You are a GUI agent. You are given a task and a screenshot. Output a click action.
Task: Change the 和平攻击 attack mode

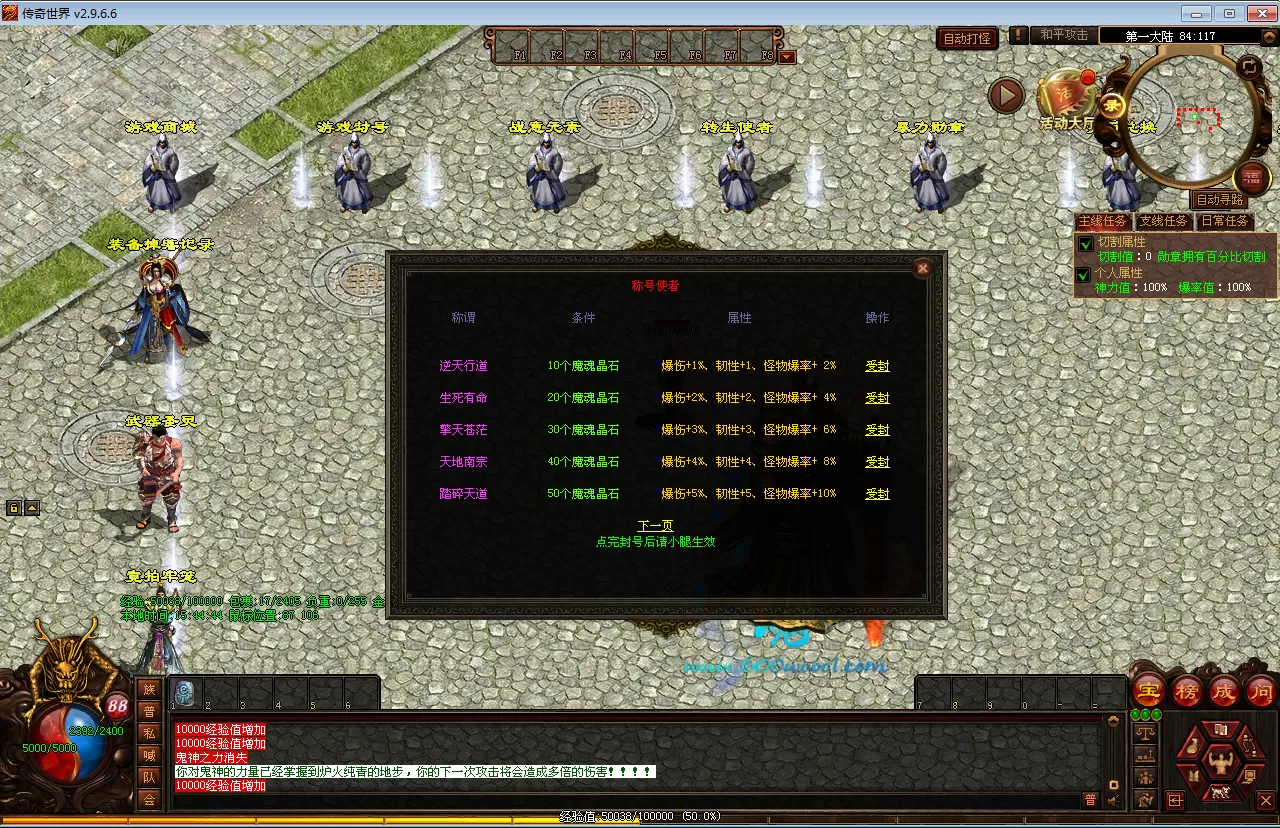click(1063, 35)
